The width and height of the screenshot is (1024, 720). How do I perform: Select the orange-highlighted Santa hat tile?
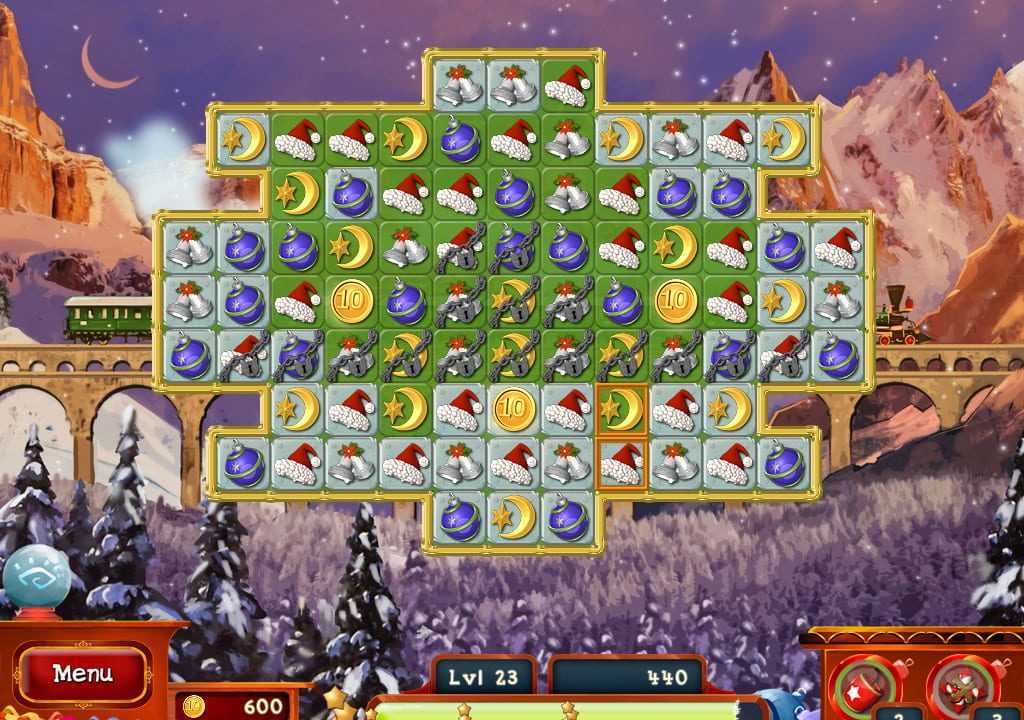coord(621,464)
